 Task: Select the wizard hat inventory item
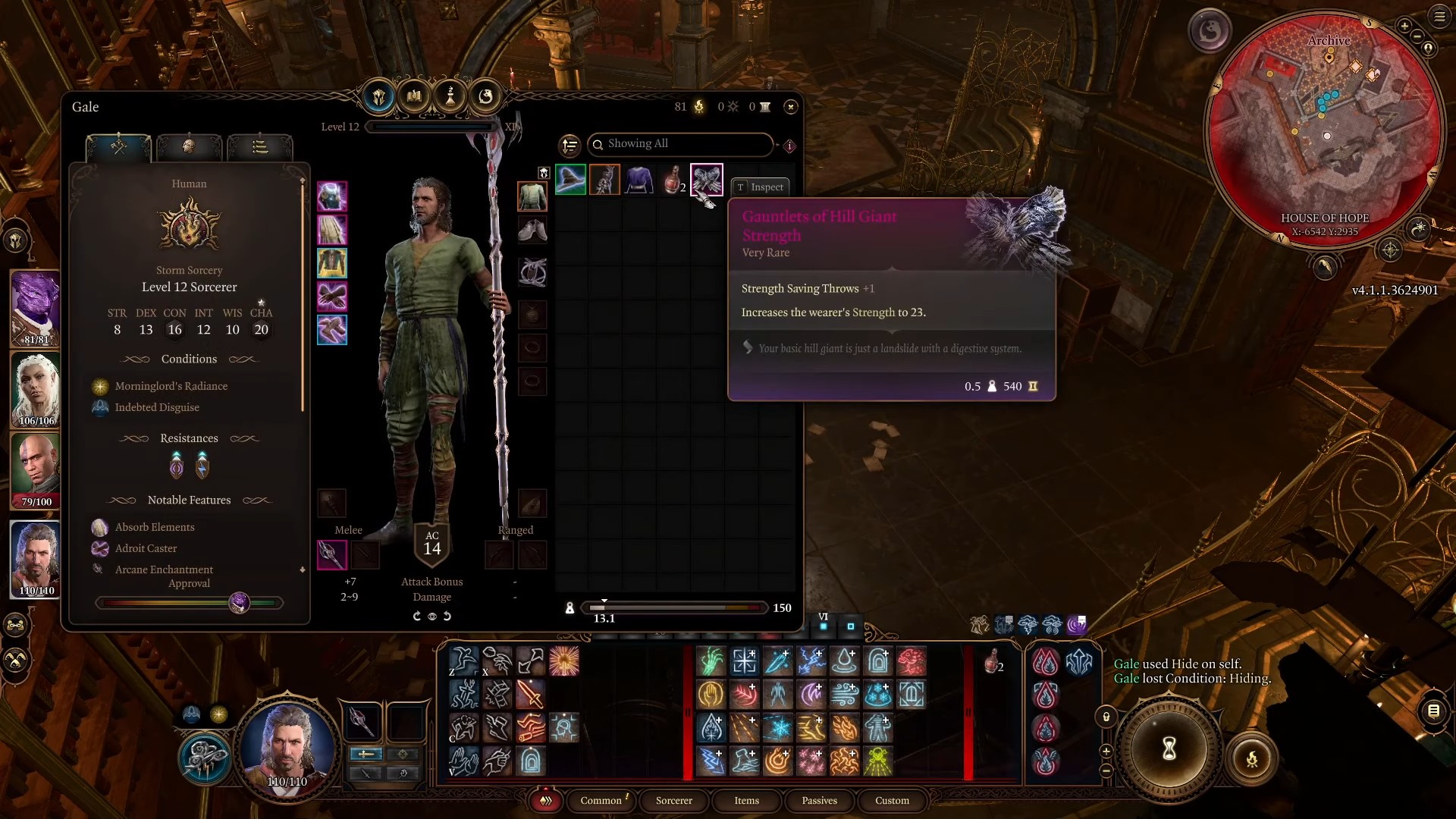click(570, 180)
